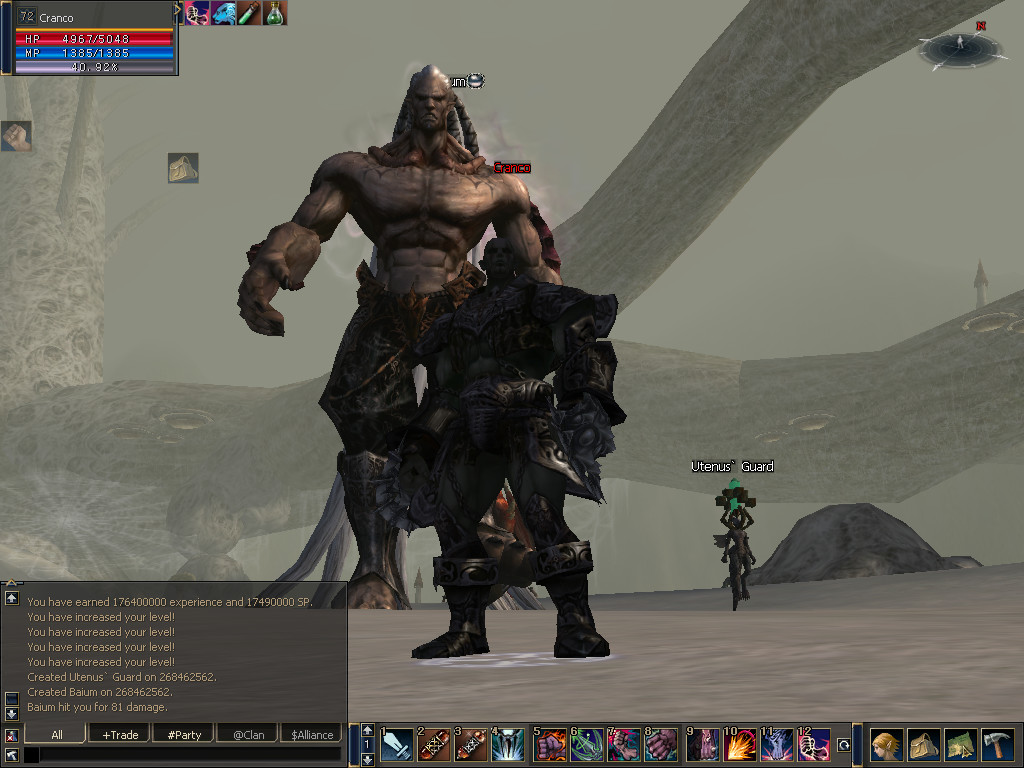The image size is (1024, 768).
Task: Use the flaming fist skill in slot 5
Action: coord(550,745)
